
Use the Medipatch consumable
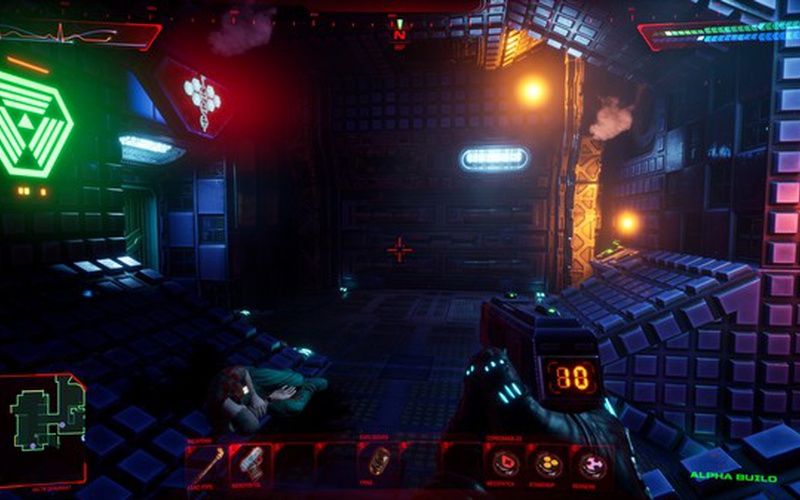point(504,463)
